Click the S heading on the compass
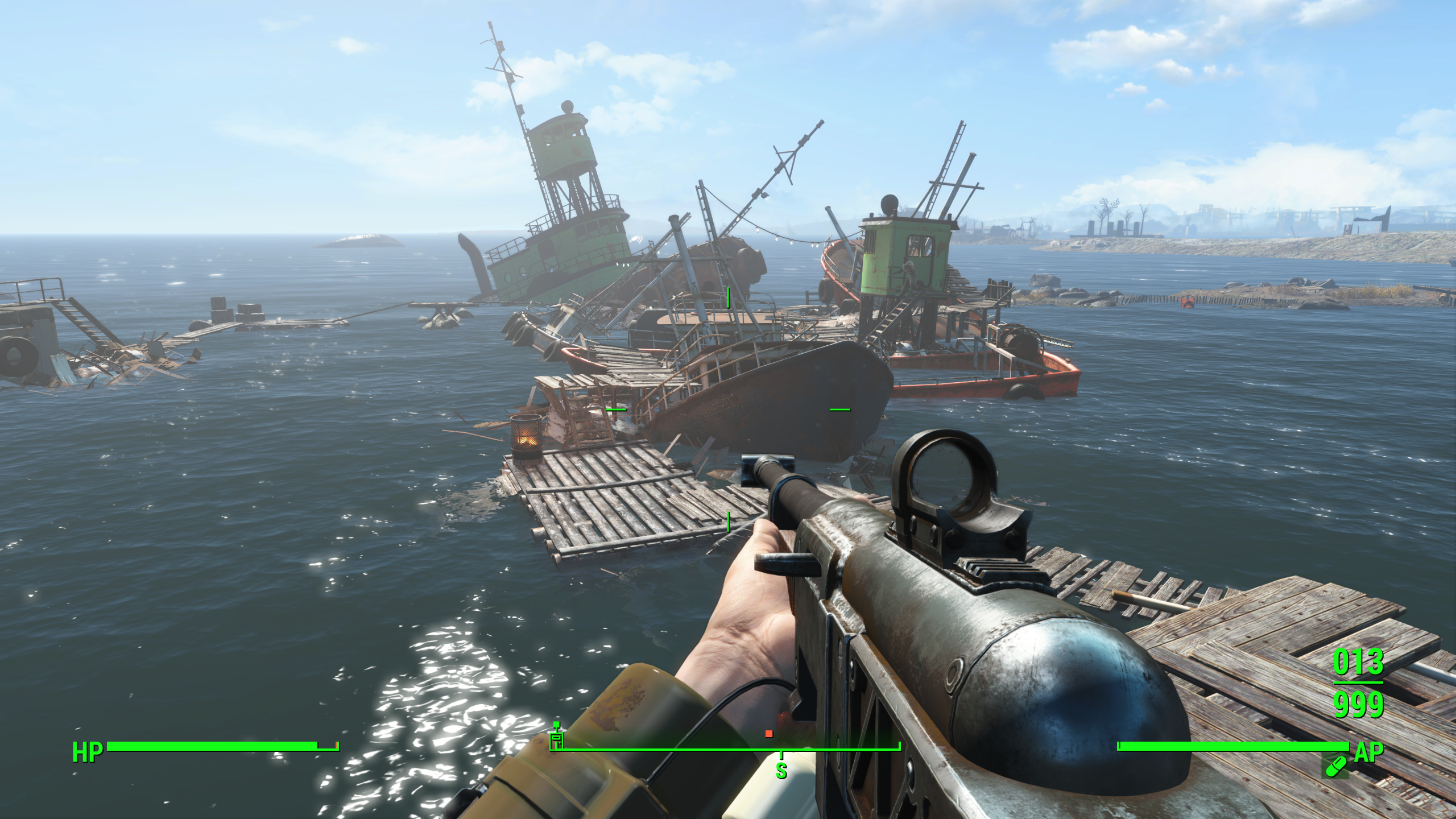The image size is (1456, 819). (x=781, y=771)
